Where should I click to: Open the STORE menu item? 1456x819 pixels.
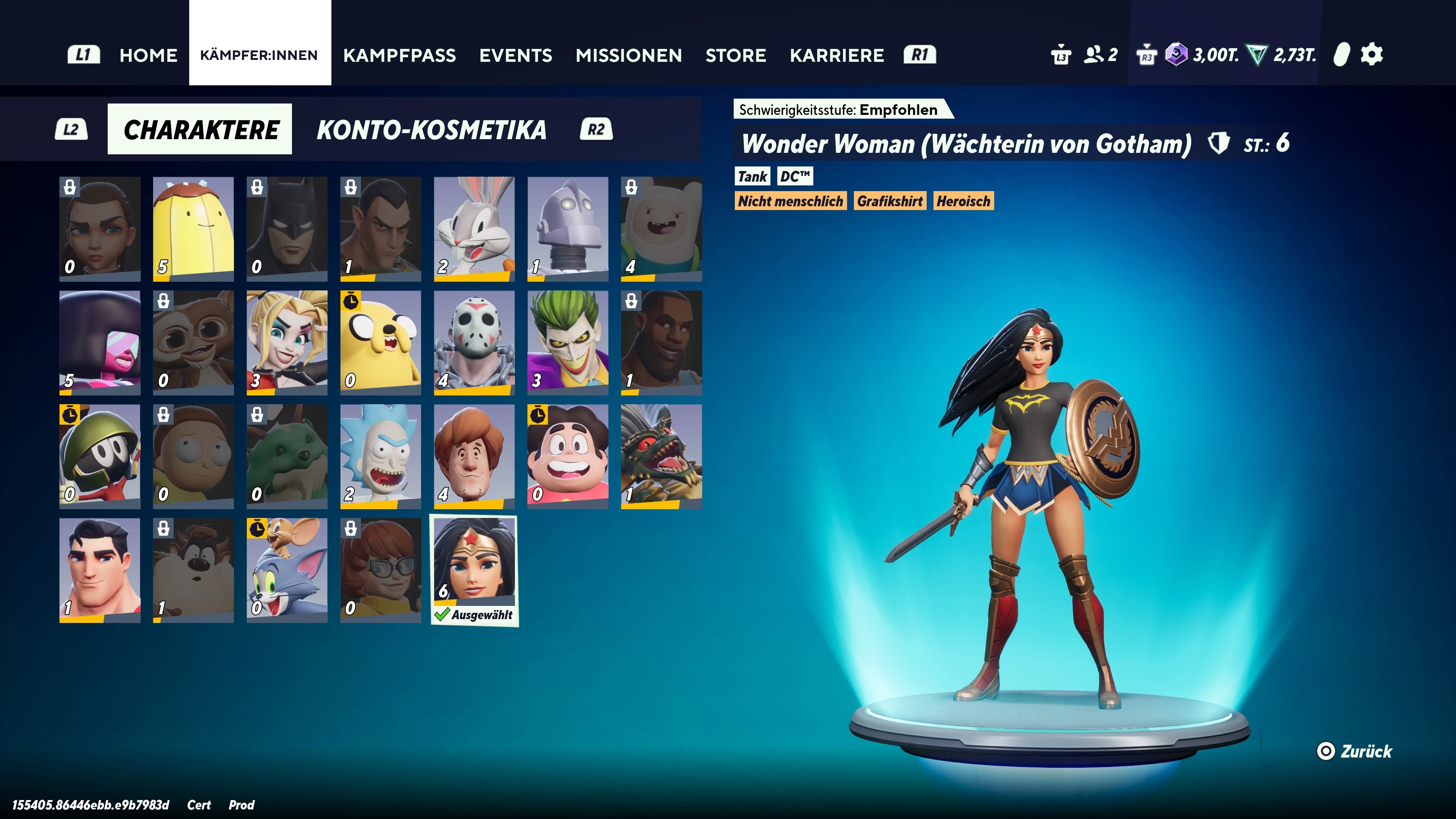pos(736,55)
